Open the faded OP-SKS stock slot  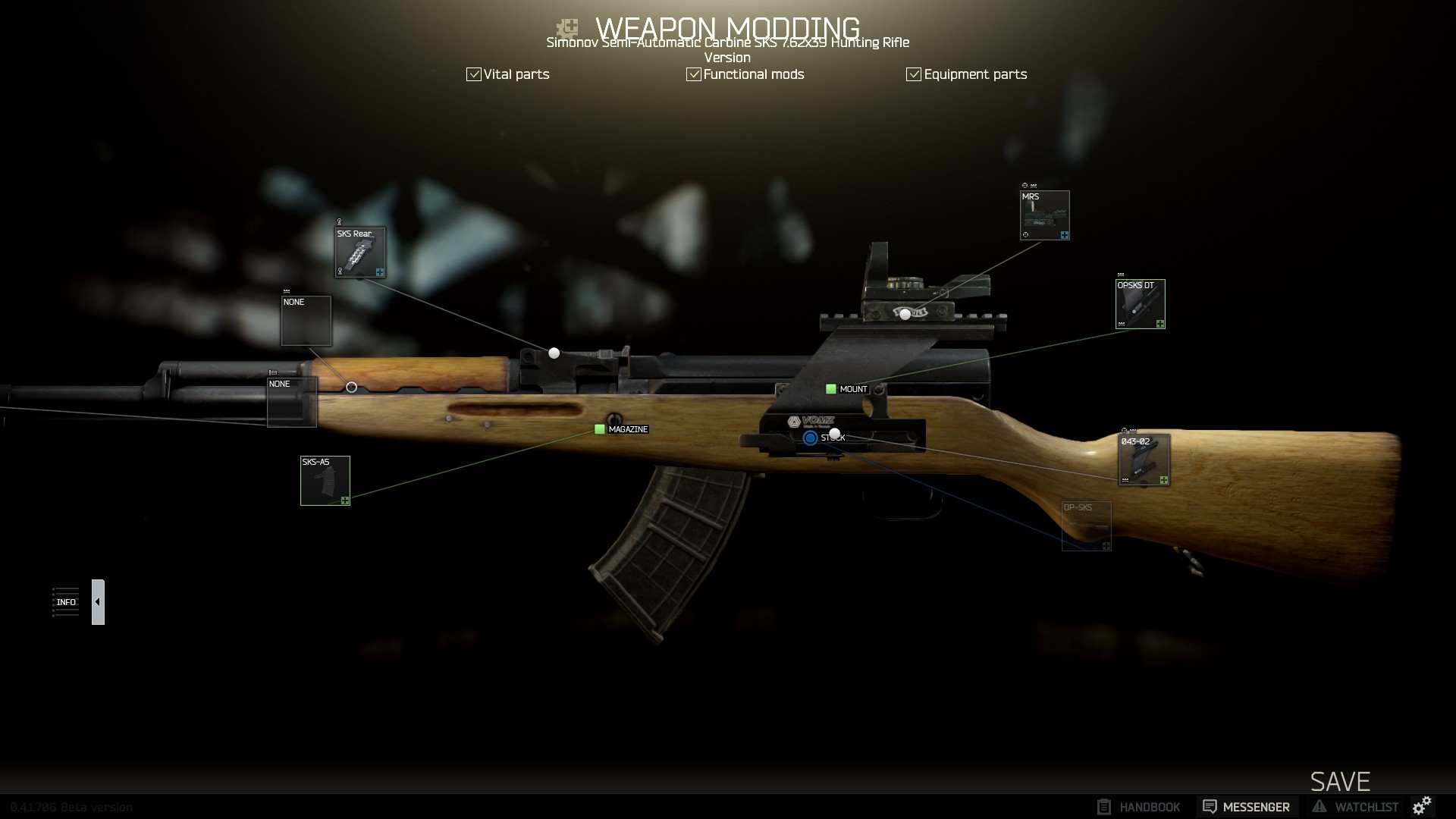pos(1086,526)
